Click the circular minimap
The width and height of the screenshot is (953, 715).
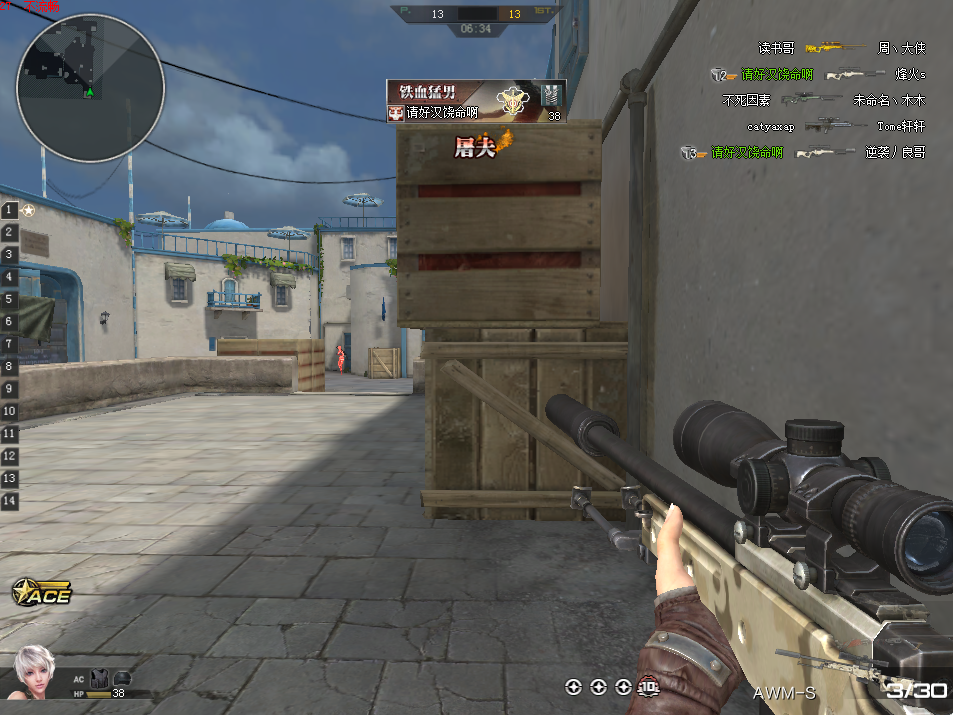click(90, 88)
